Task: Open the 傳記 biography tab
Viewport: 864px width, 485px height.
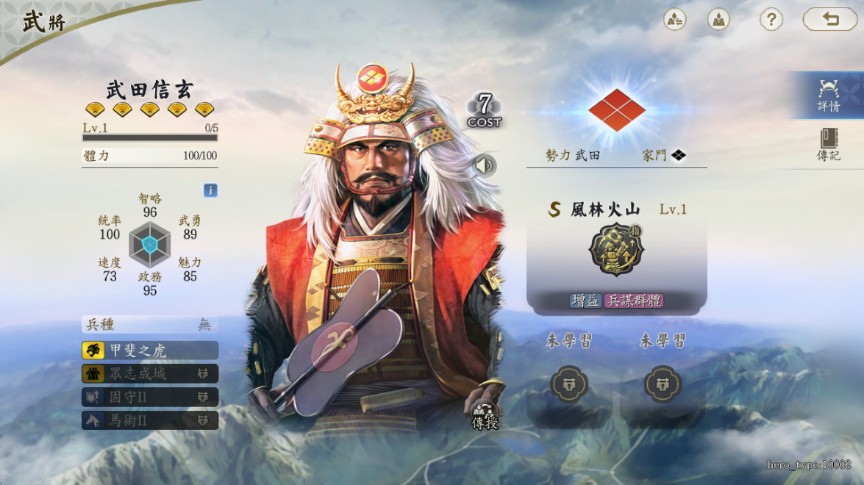Action: pos(827,145)
